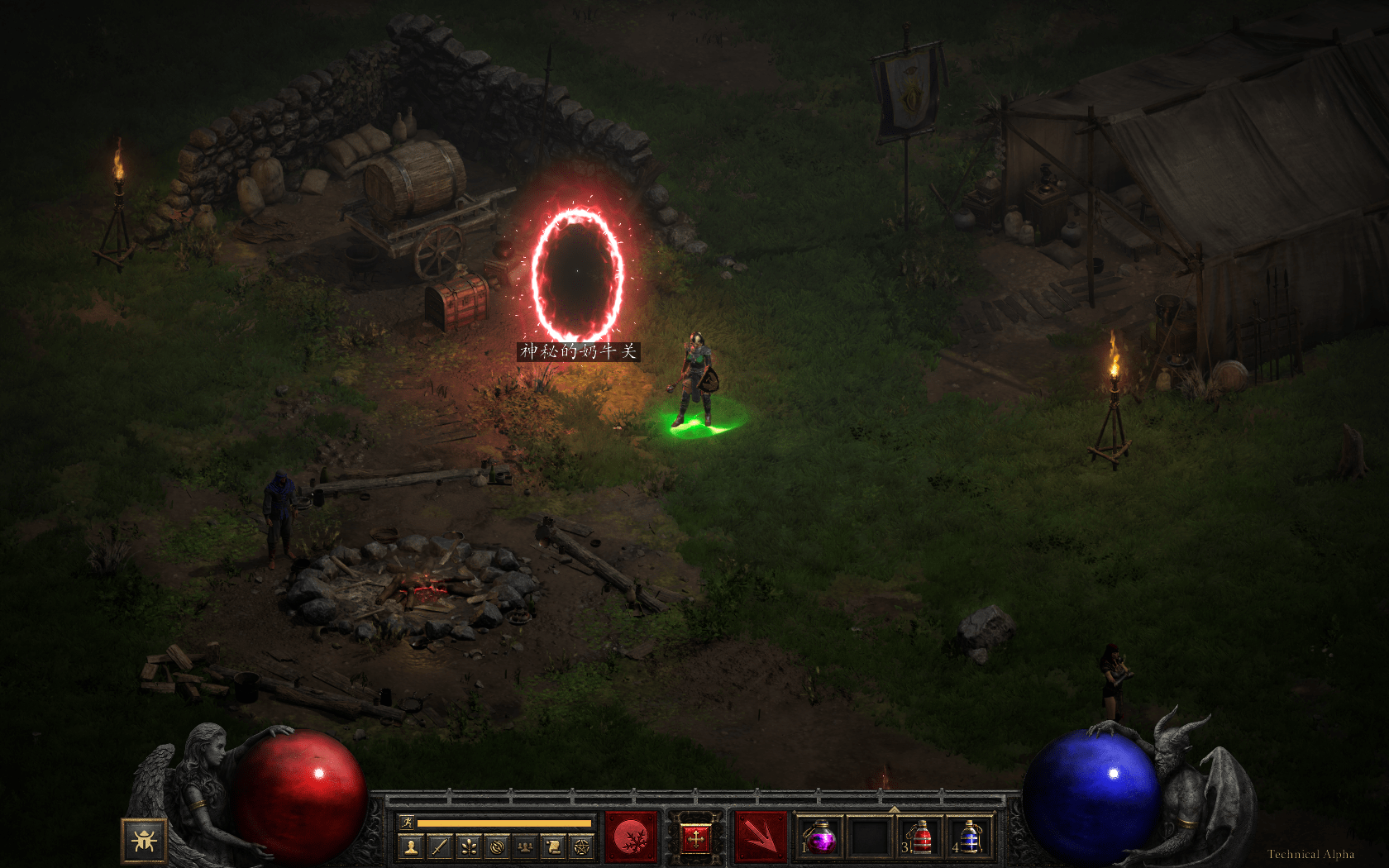Use the blue mana potion in belt
Image resolution: width=1389 pixels, height=868 pixels.
[x=969, y=838]
